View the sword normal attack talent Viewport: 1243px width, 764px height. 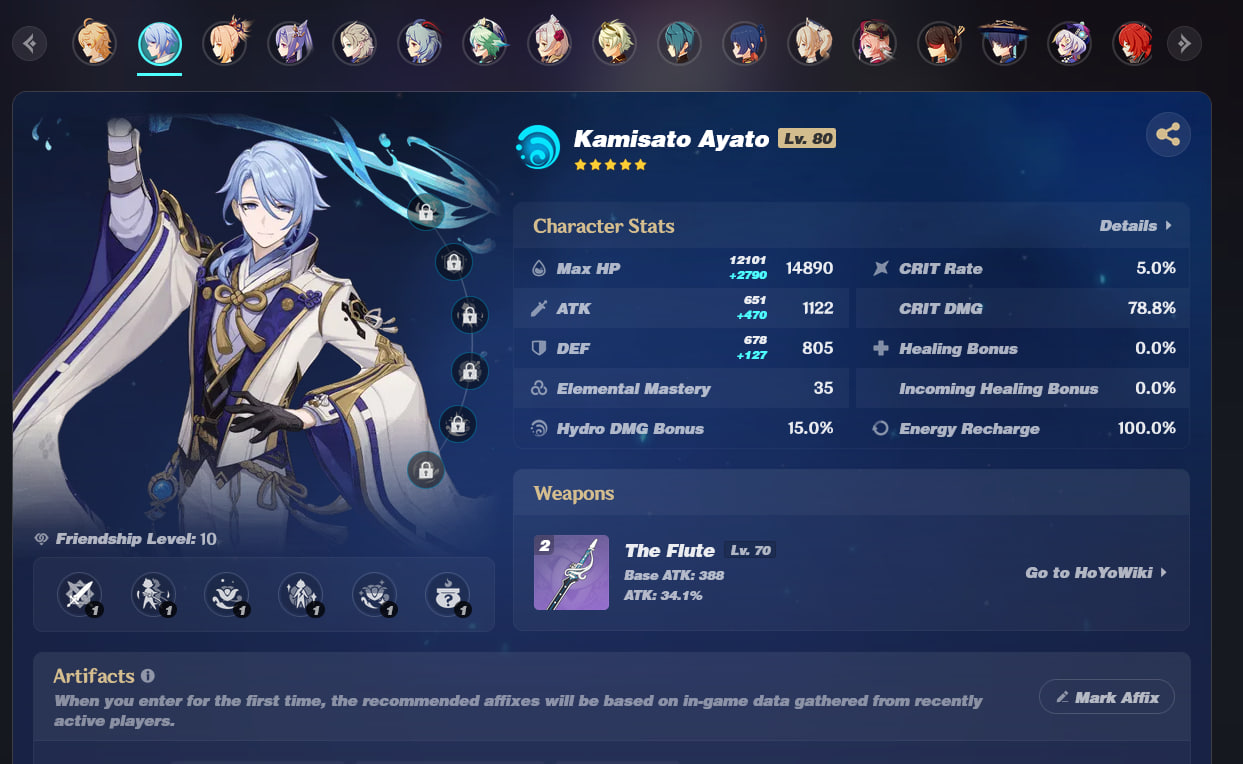click(x=78, y=594)
